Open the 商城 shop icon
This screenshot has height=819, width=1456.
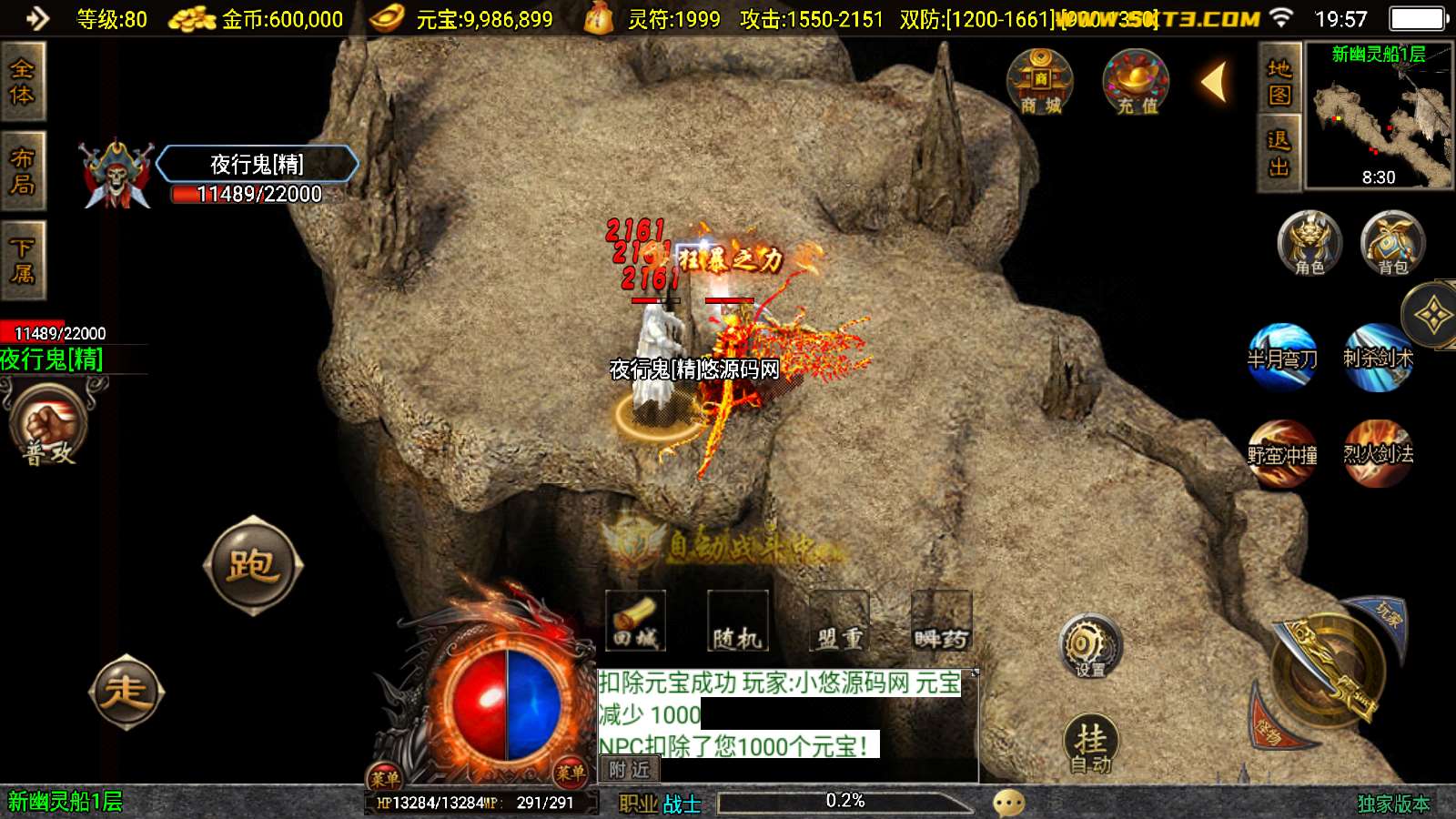(1040, 82)
